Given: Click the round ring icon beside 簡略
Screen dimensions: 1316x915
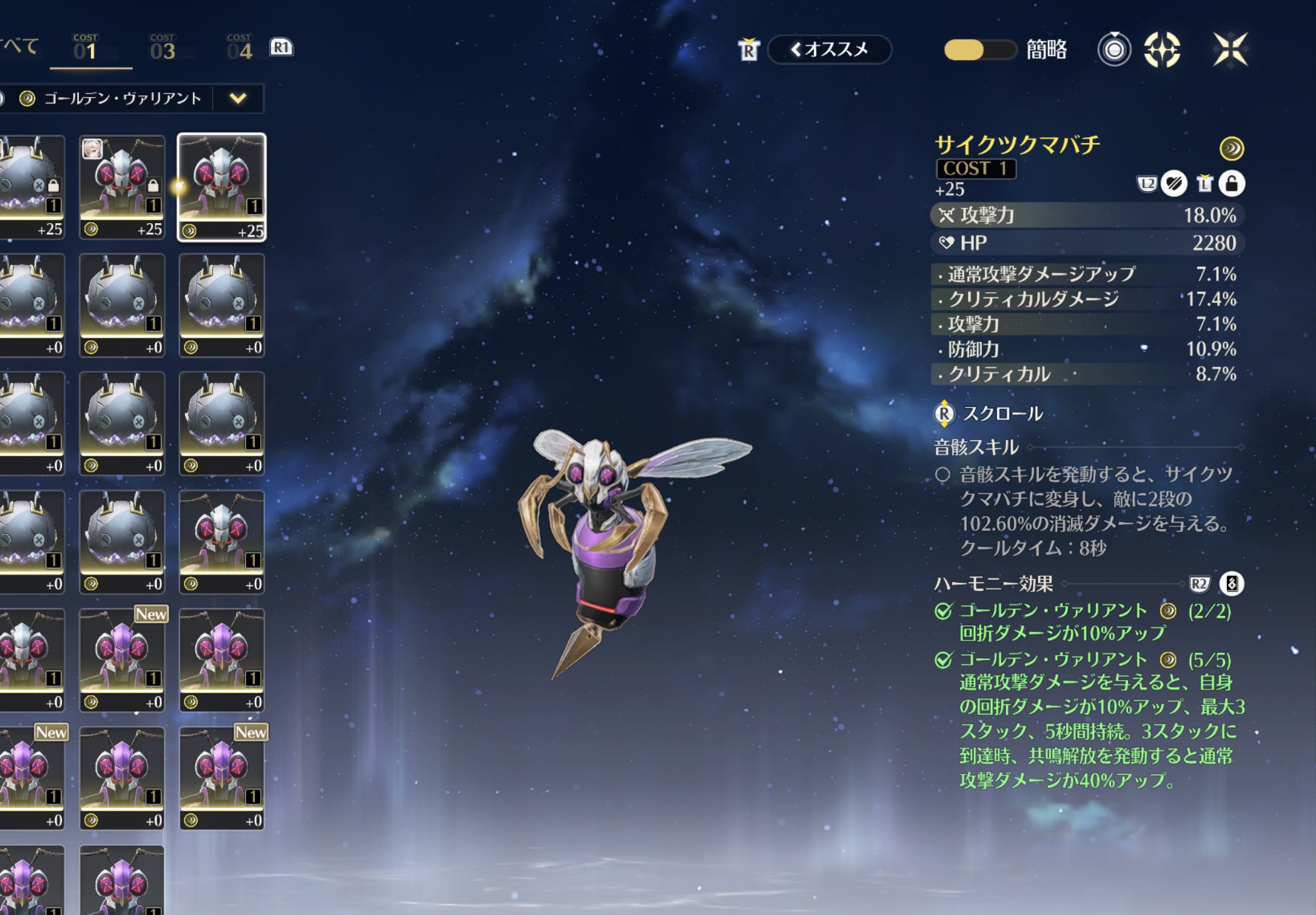Looking at the screenshot, I should point(1114,50).
